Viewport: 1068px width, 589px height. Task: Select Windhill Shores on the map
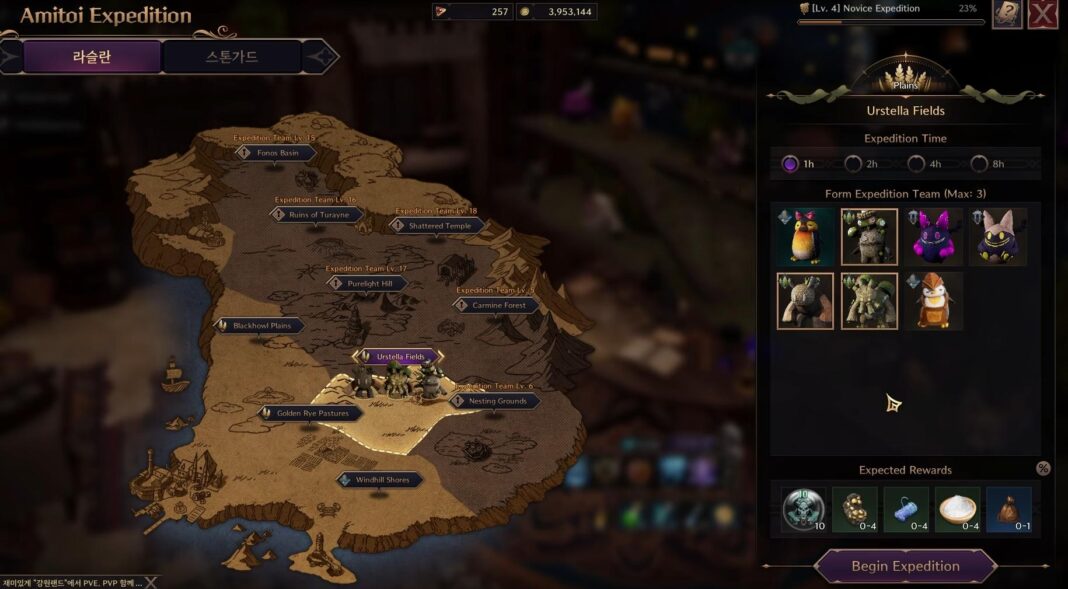(x=381, y=480)
